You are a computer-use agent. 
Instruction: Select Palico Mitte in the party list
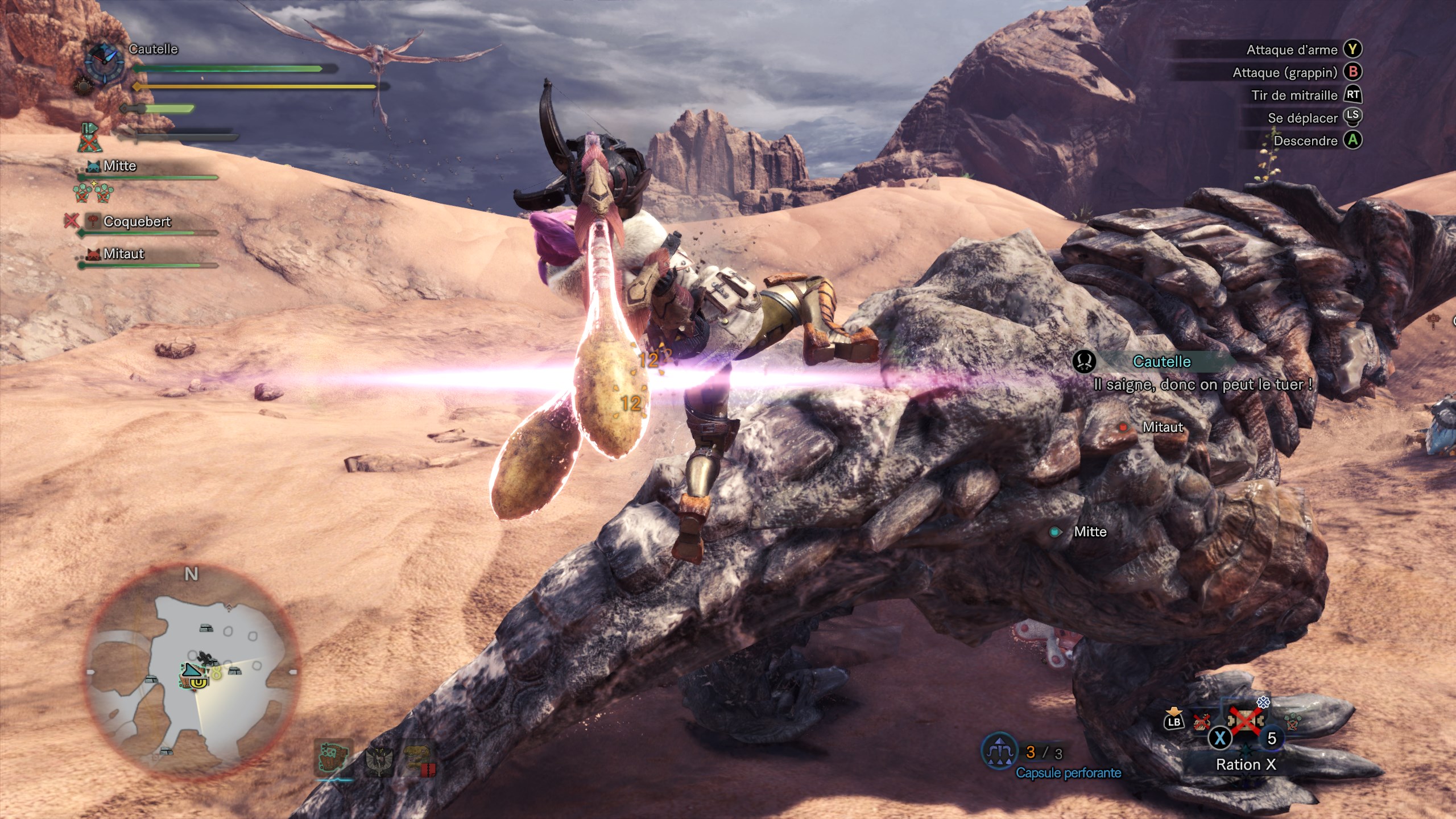[x=119, y=166]
